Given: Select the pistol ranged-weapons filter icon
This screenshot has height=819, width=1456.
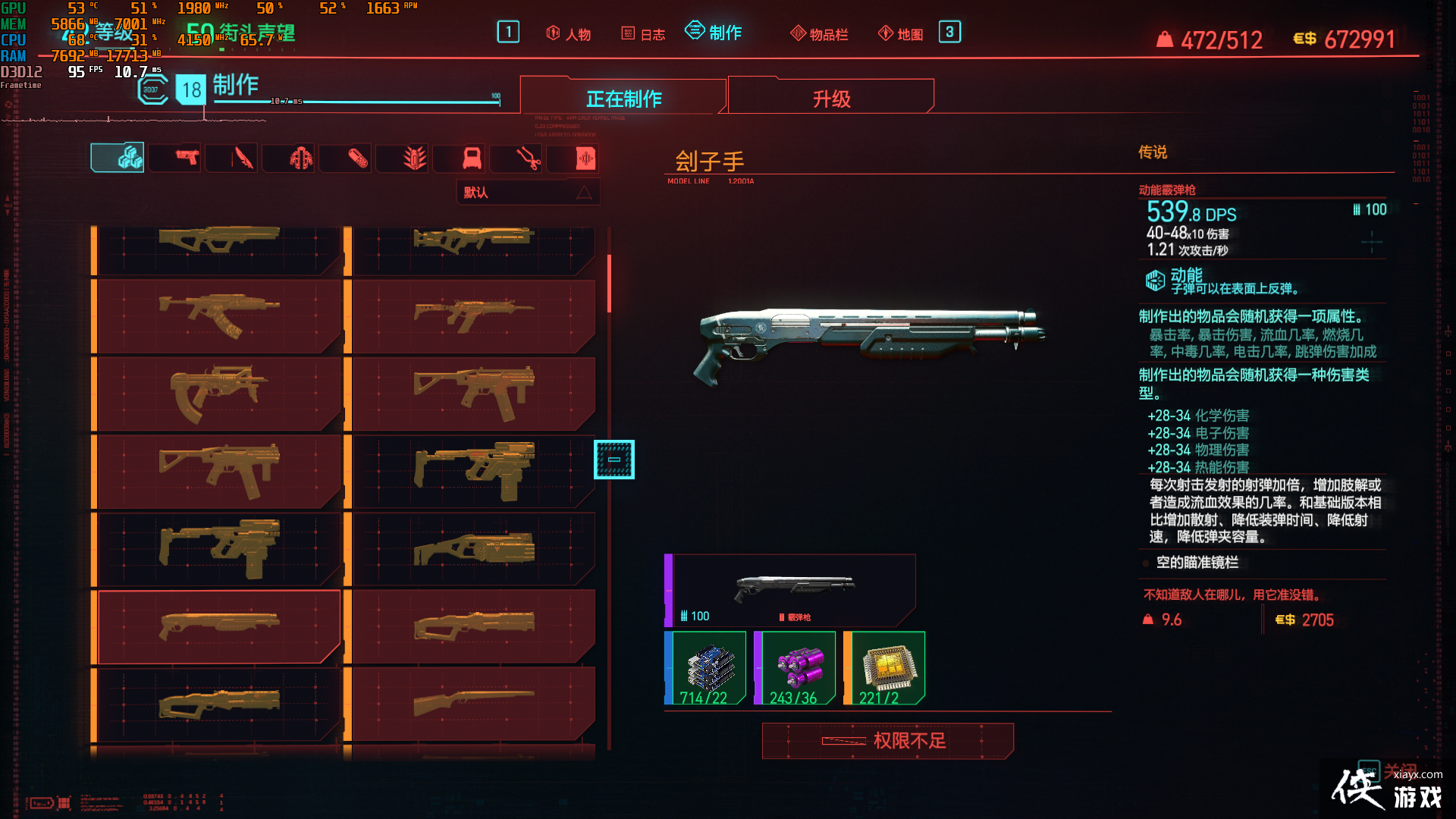Looking at the screenshot, I should coord(174,158).
